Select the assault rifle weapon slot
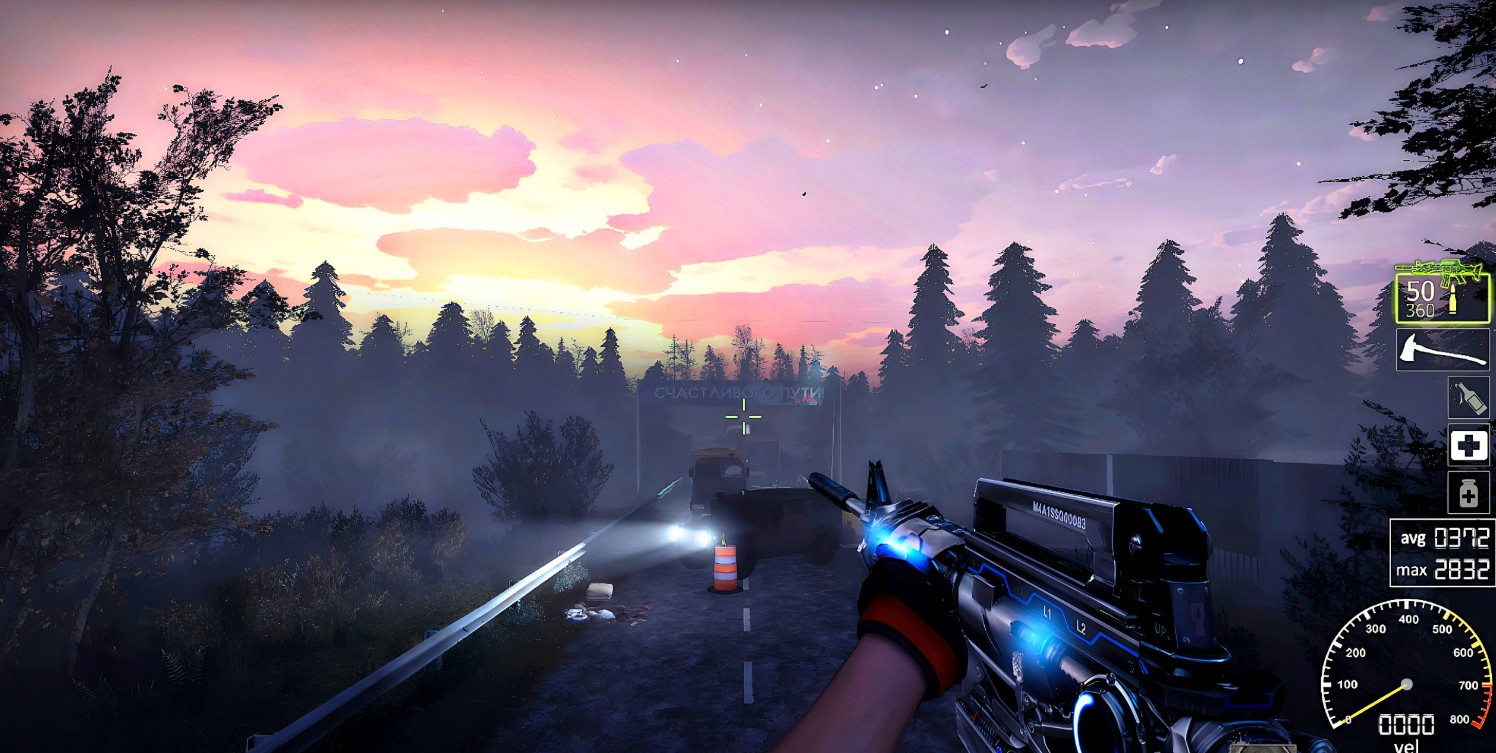Viewport: 1496px width, 753px height. [x=1442, y=291]
